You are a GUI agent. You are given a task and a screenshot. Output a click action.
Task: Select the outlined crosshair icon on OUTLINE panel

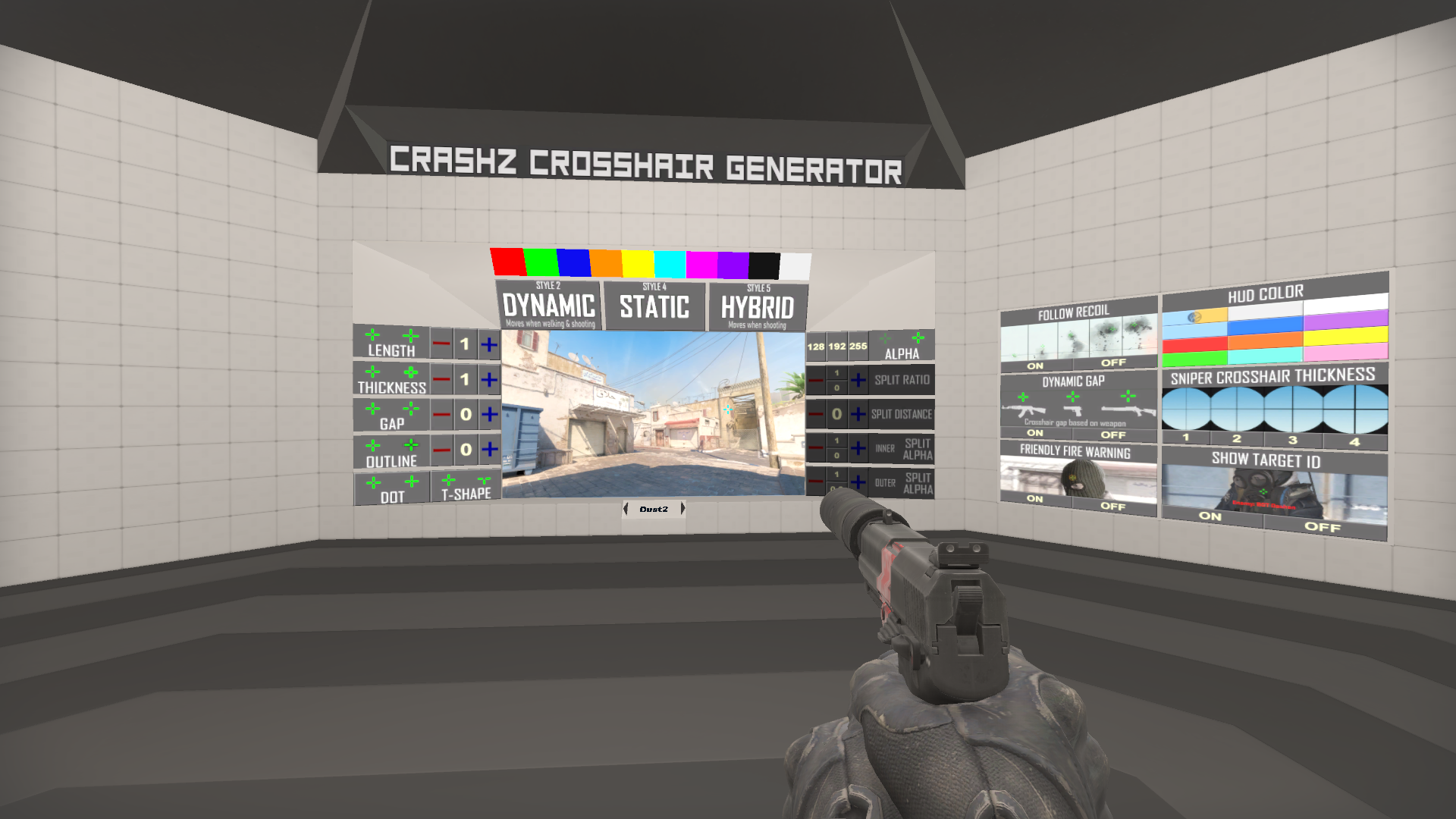411,444
